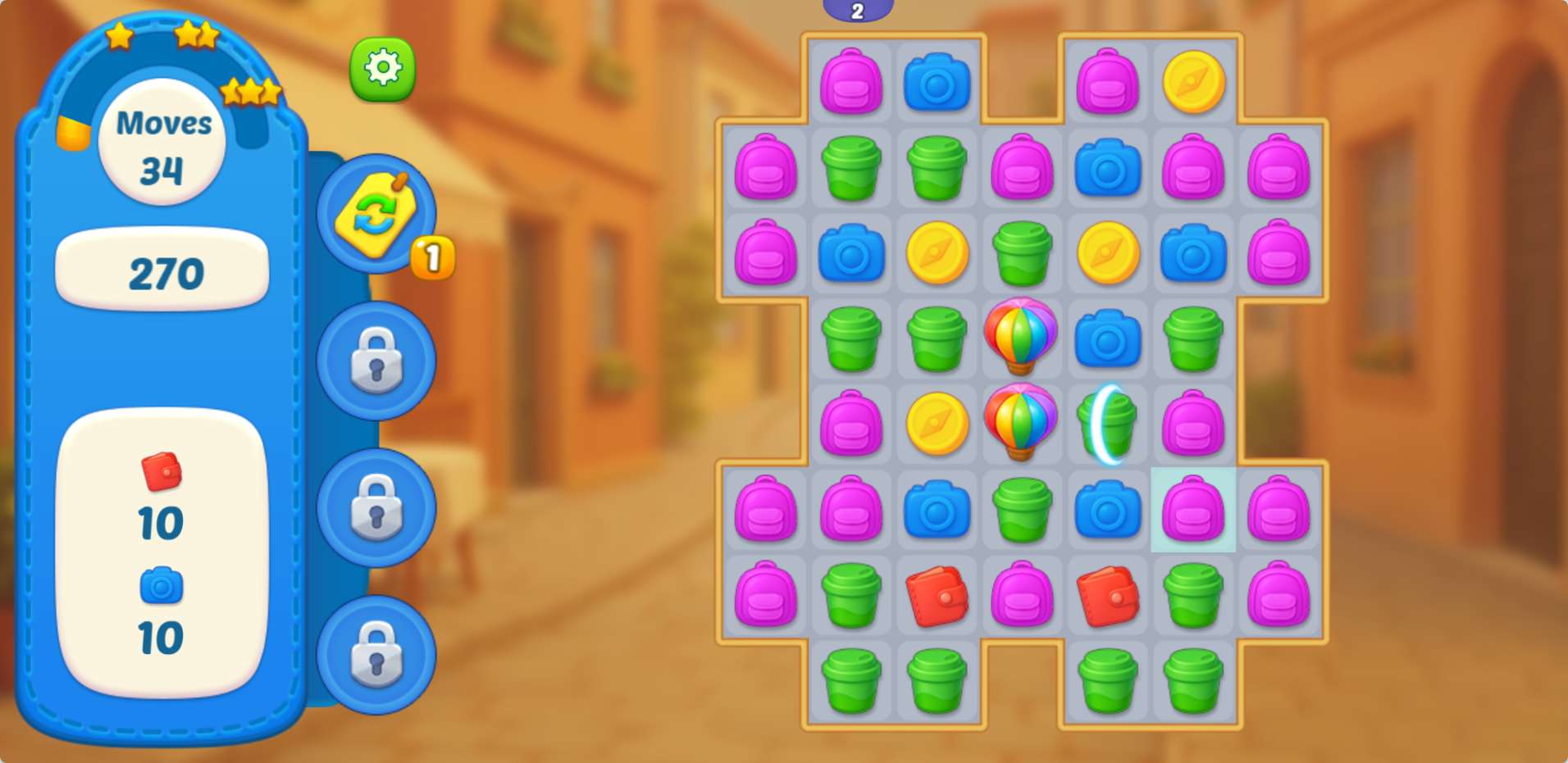1568x763 pixels.
Task: Choose the yellow compass in the top row
Action: [x=1193, y=82]
